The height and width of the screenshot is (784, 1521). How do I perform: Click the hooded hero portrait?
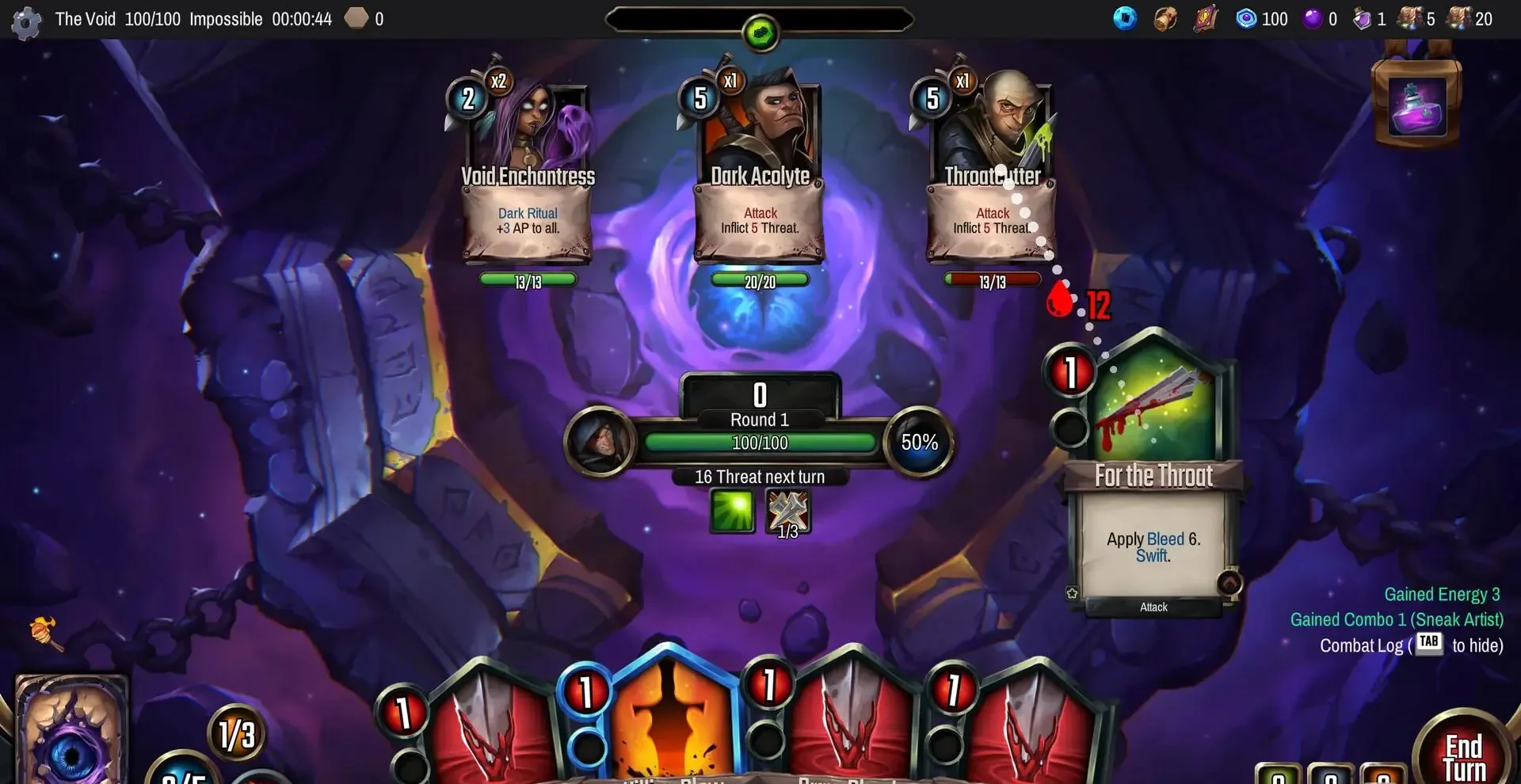(600, 441)
